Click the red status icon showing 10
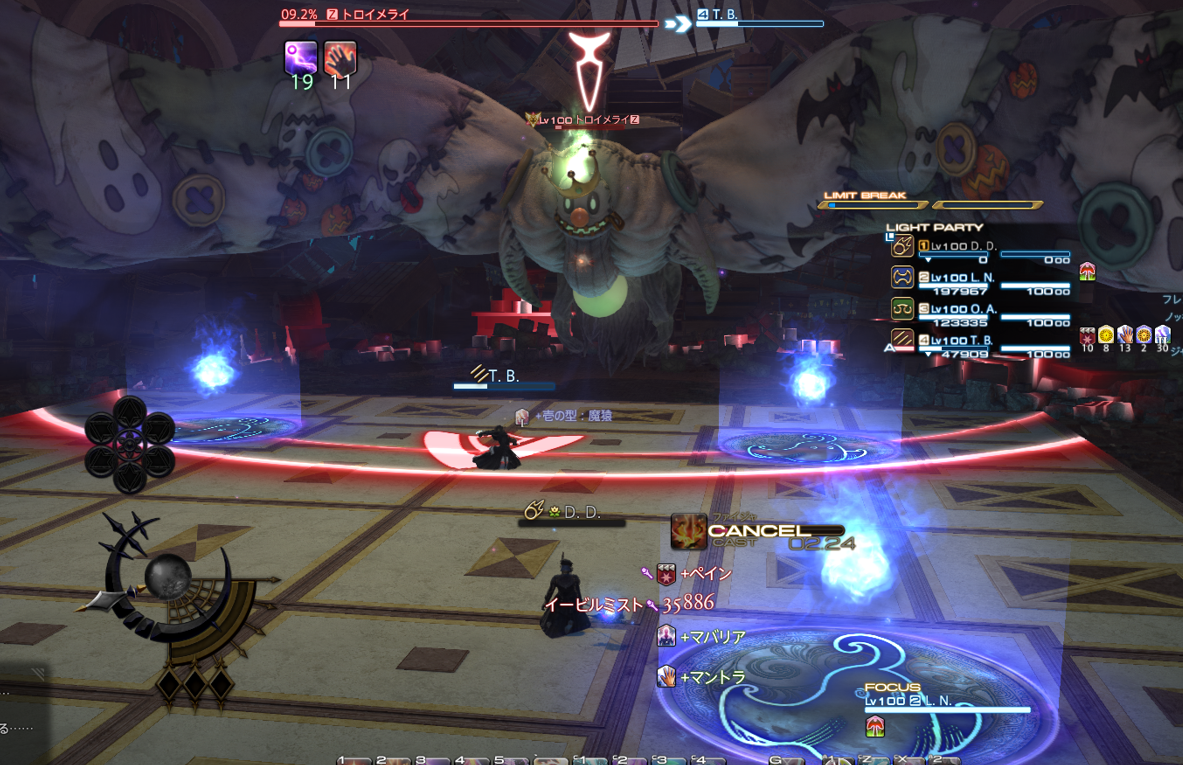Screen dimensions: 1183x765 pos(1087,335)
